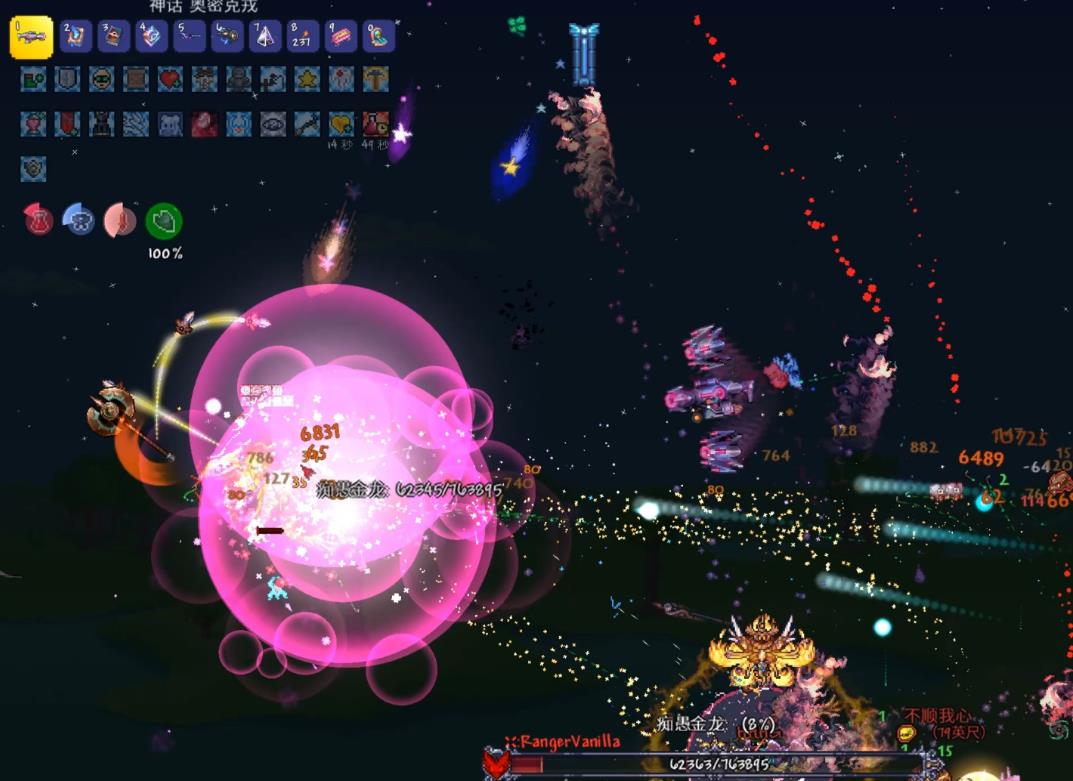This screenshot has height=781, width=1073.
Task: Choose the spell book in slot 3
Action: [x=114, y=37]
